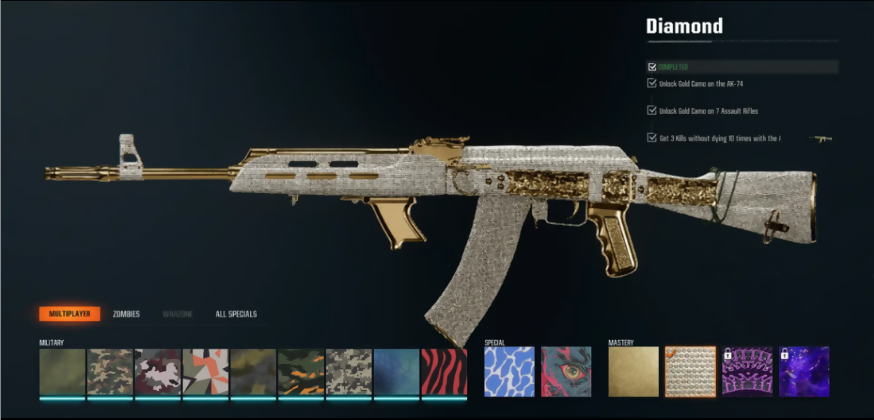This screenshot has width=874, height=420.
Task: Choose the maroon and white blotch camo
Action: pos(158,372)
